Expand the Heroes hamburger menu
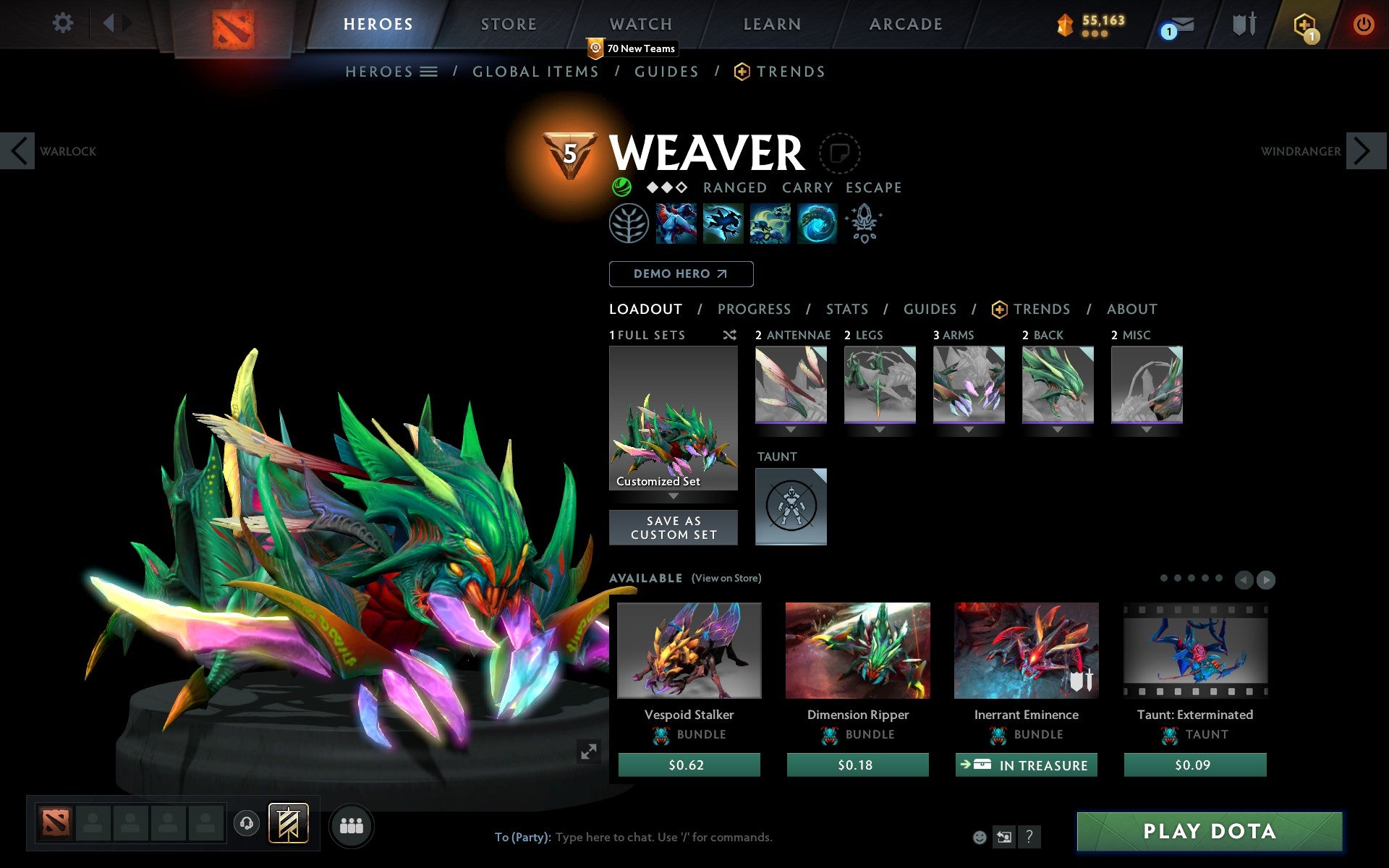 click(x=428, y=72)
